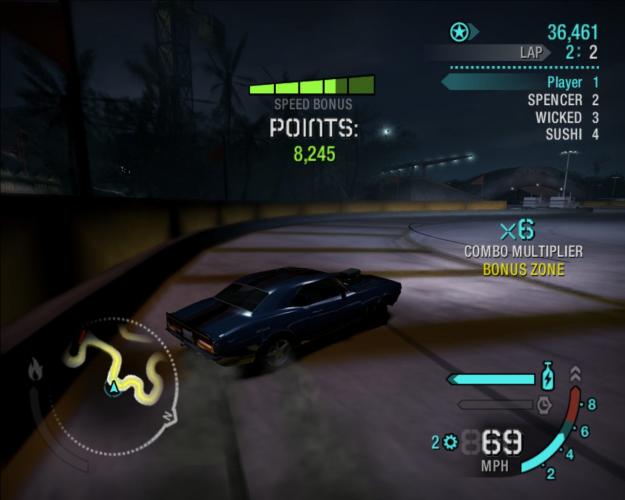Viewport: 625px width, 500px height.
Task: Click the player arrow marker on the minimap
Action: 115,385
